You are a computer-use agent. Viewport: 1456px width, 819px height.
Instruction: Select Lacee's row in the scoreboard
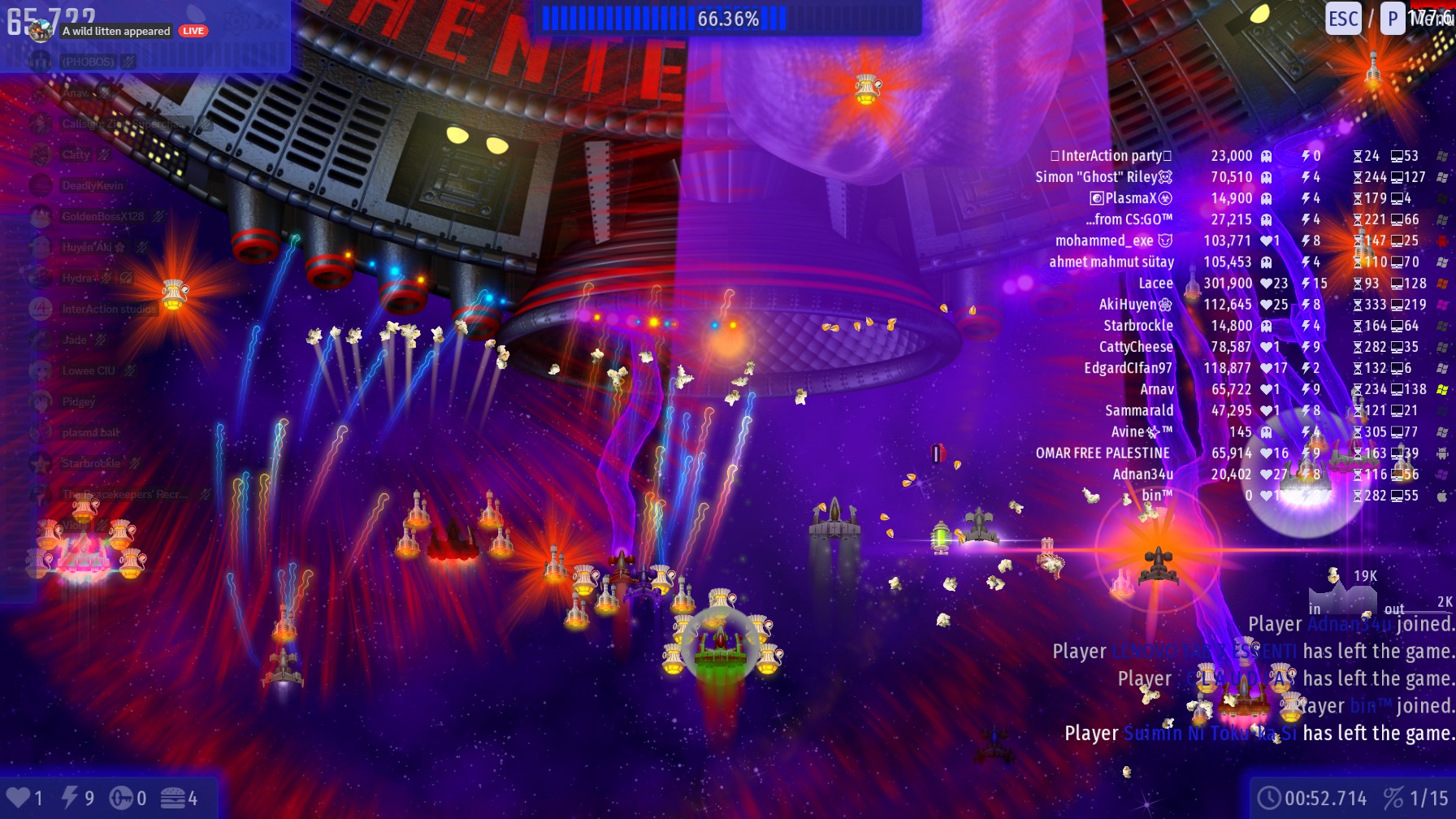pyautogui.click(x=1155, y=284)
